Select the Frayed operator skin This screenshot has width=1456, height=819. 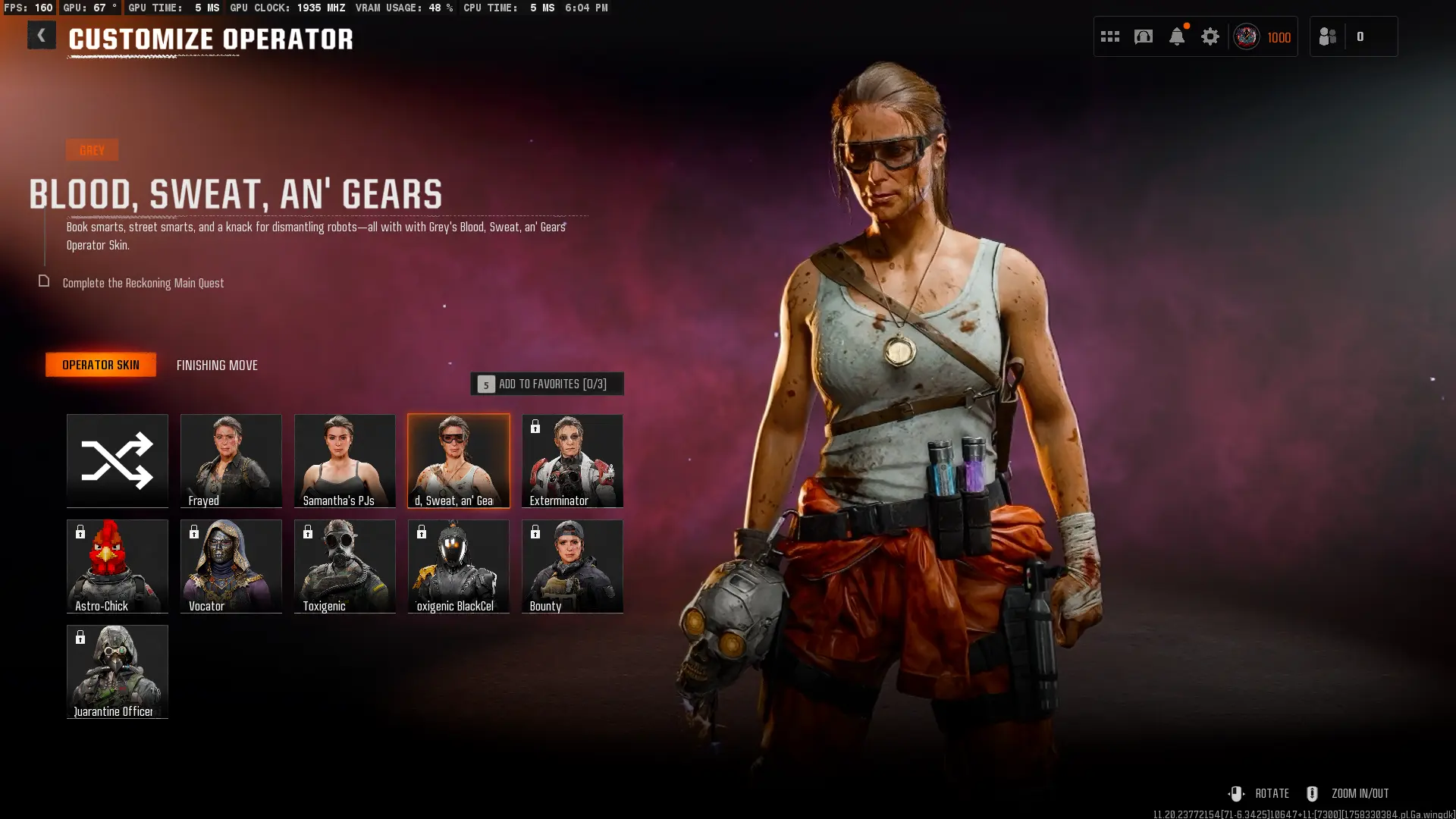(x=231, y=460)
